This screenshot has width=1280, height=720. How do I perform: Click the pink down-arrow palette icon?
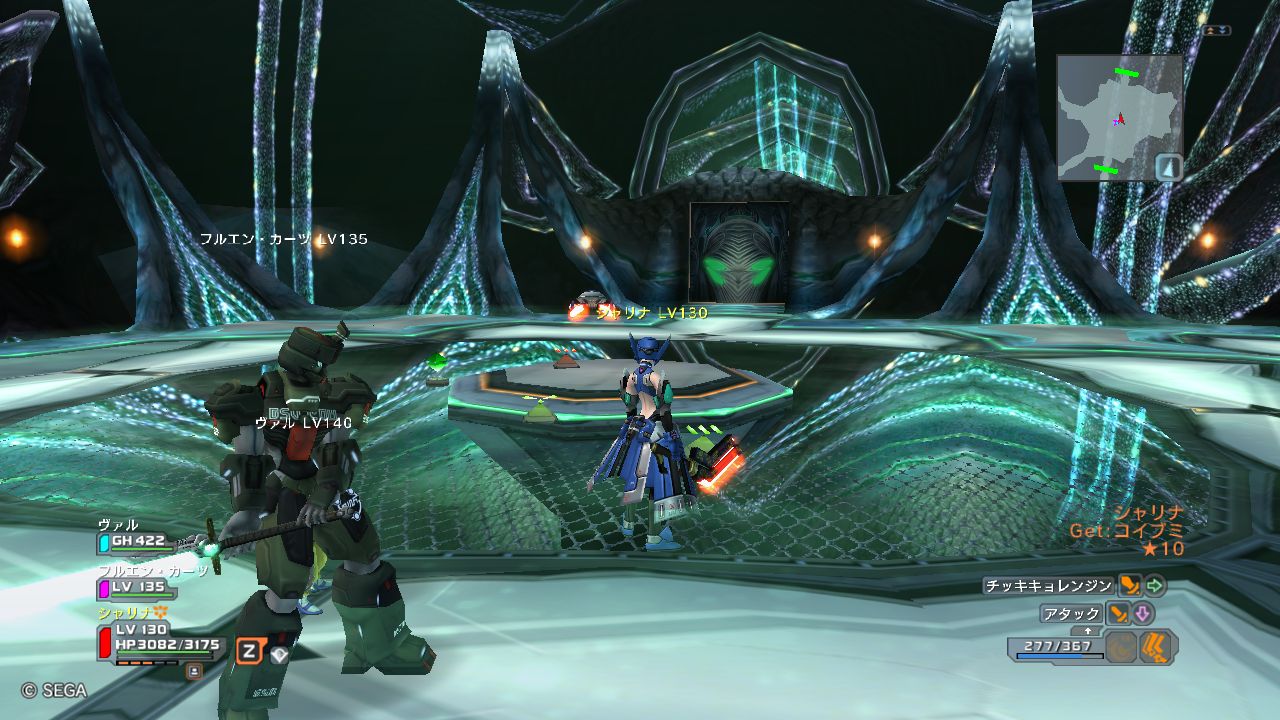click(1143, 614)
